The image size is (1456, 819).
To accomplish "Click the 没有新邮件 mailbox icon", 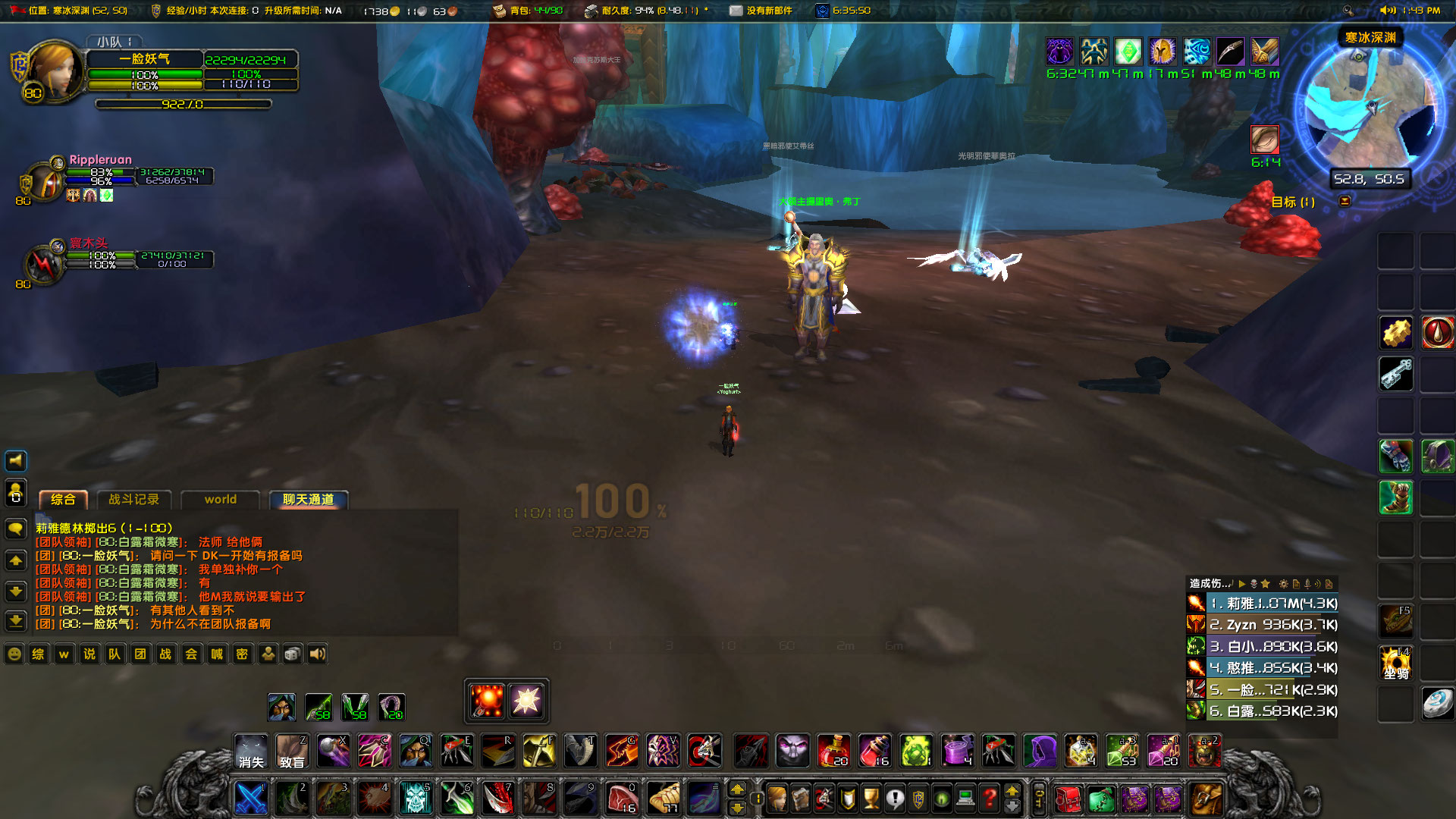I will (x=735, y=11).
